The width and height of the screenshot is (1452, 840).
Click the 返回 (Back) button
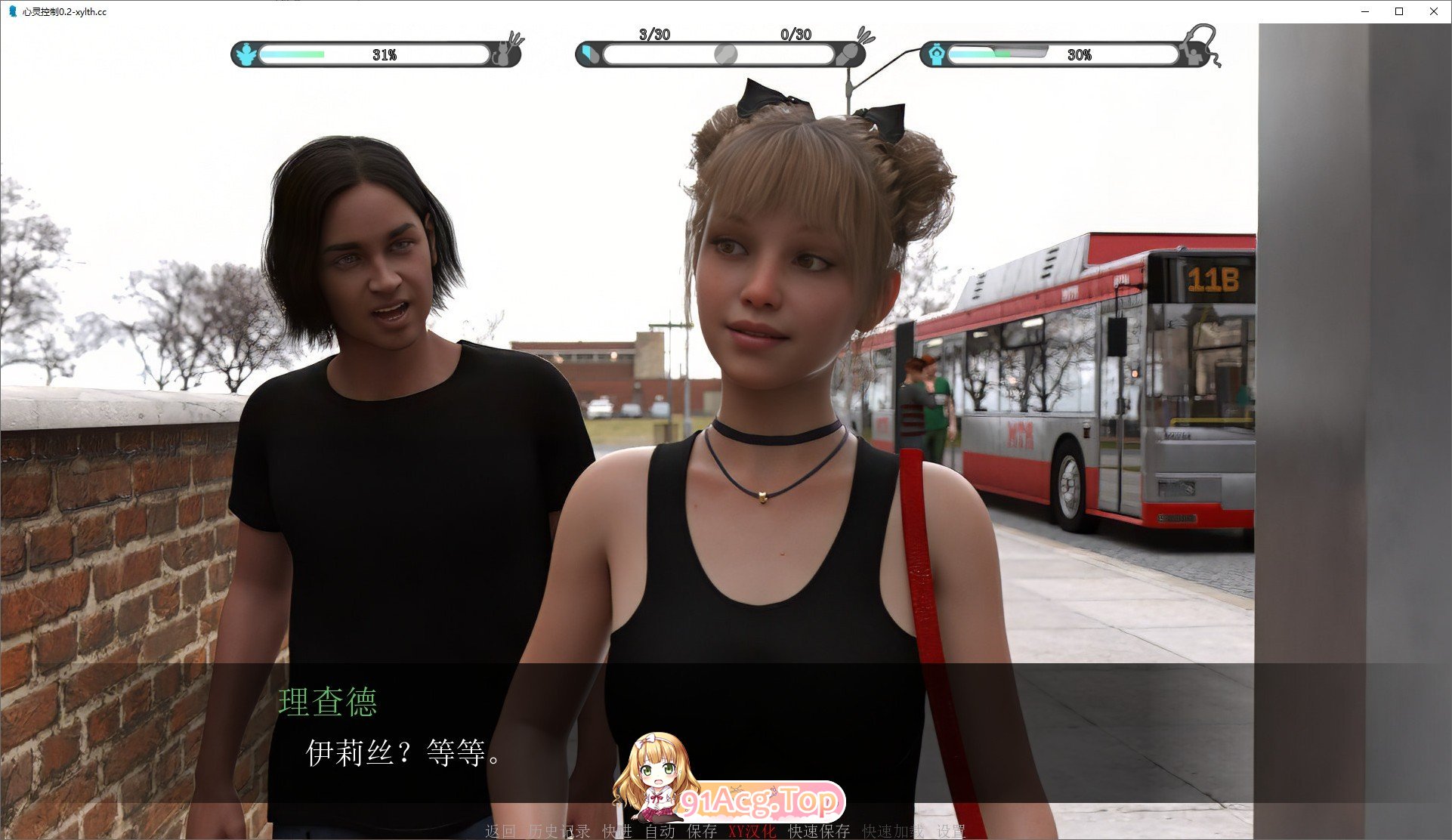[x=500, y=831]
